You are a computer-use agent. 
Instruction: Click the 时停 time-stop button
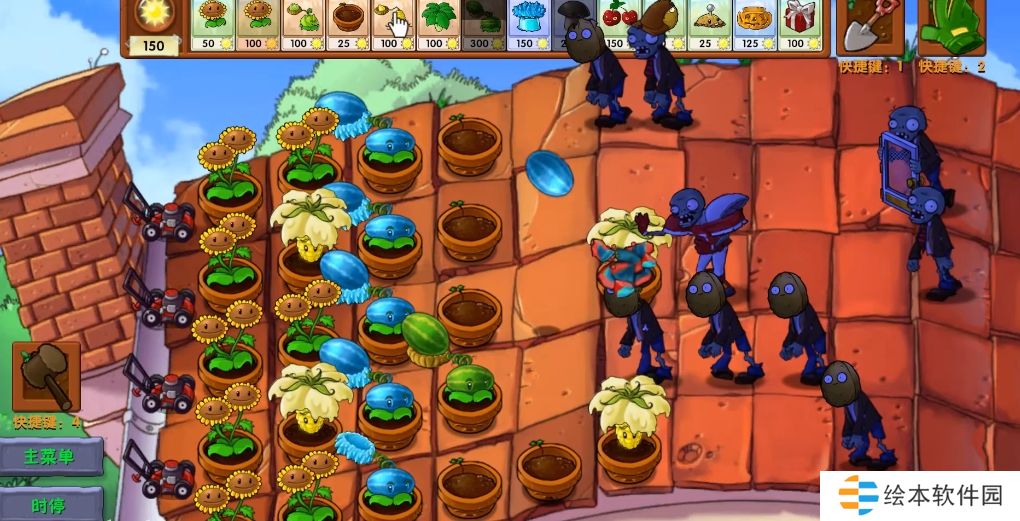(52, 505)
